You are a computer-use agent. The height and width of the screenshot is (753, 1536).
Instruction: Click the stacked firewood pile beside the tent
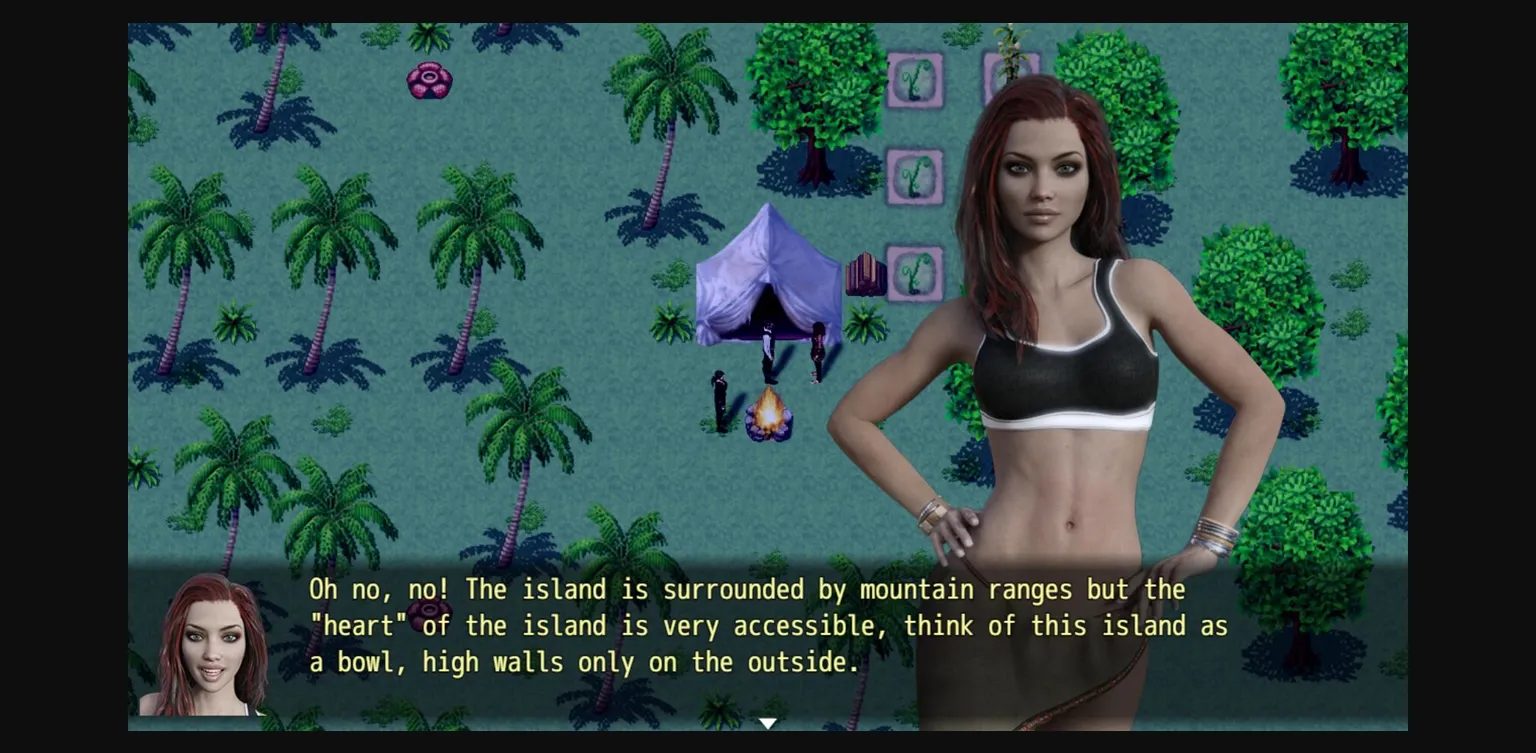click(x=865, y=272)
